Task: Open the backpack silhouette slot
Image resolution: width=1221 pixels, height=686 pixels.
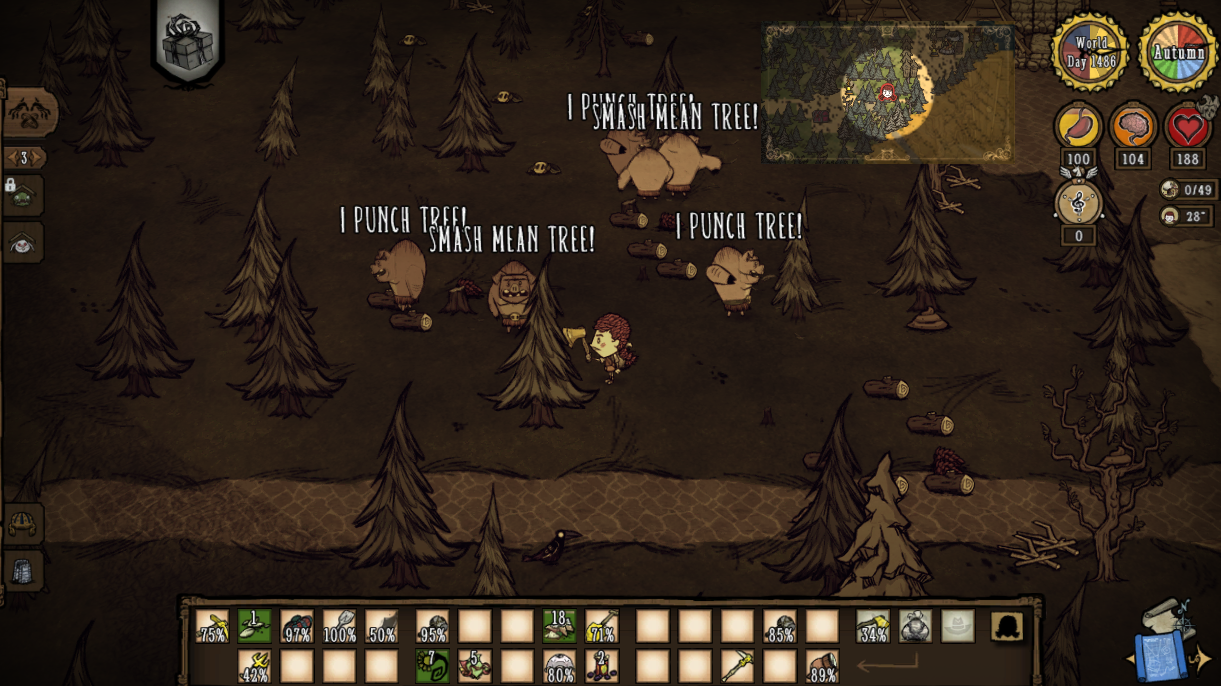Action: (x=1007, y=627)
